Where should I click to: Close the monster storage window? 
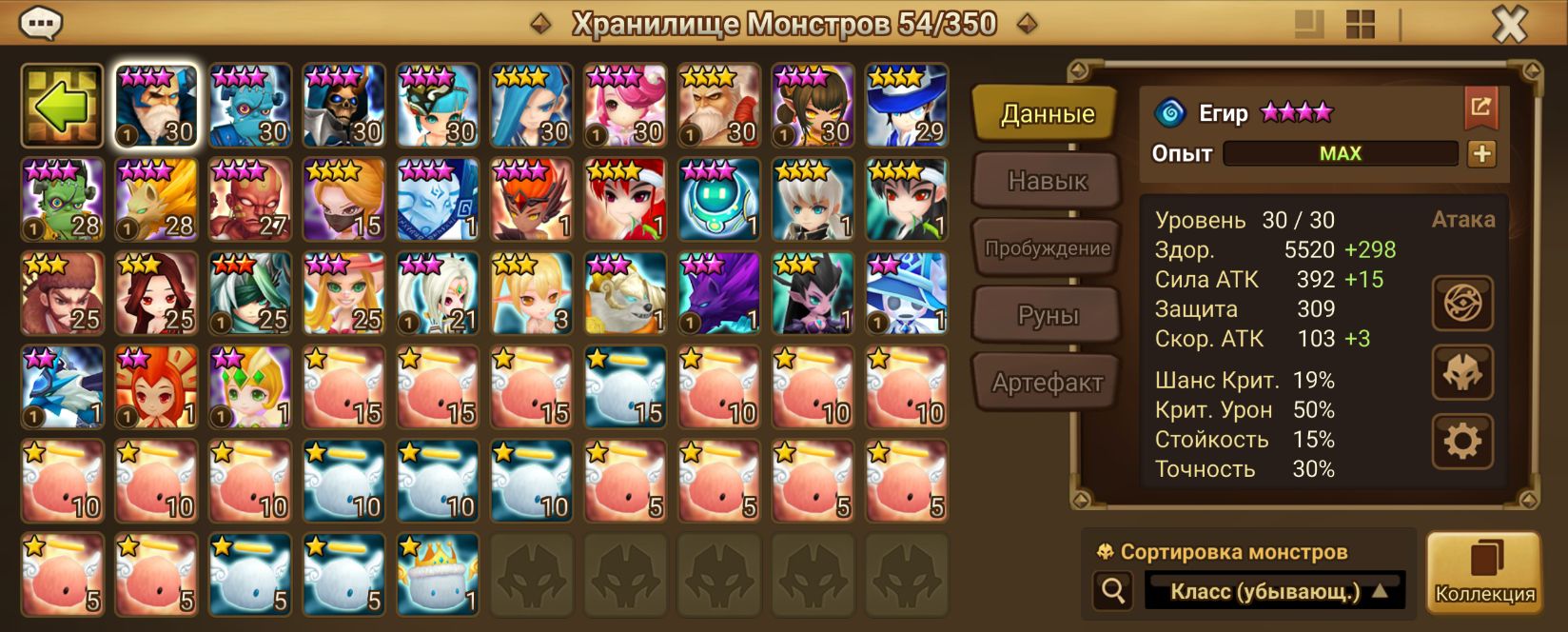click(1509, 25)
